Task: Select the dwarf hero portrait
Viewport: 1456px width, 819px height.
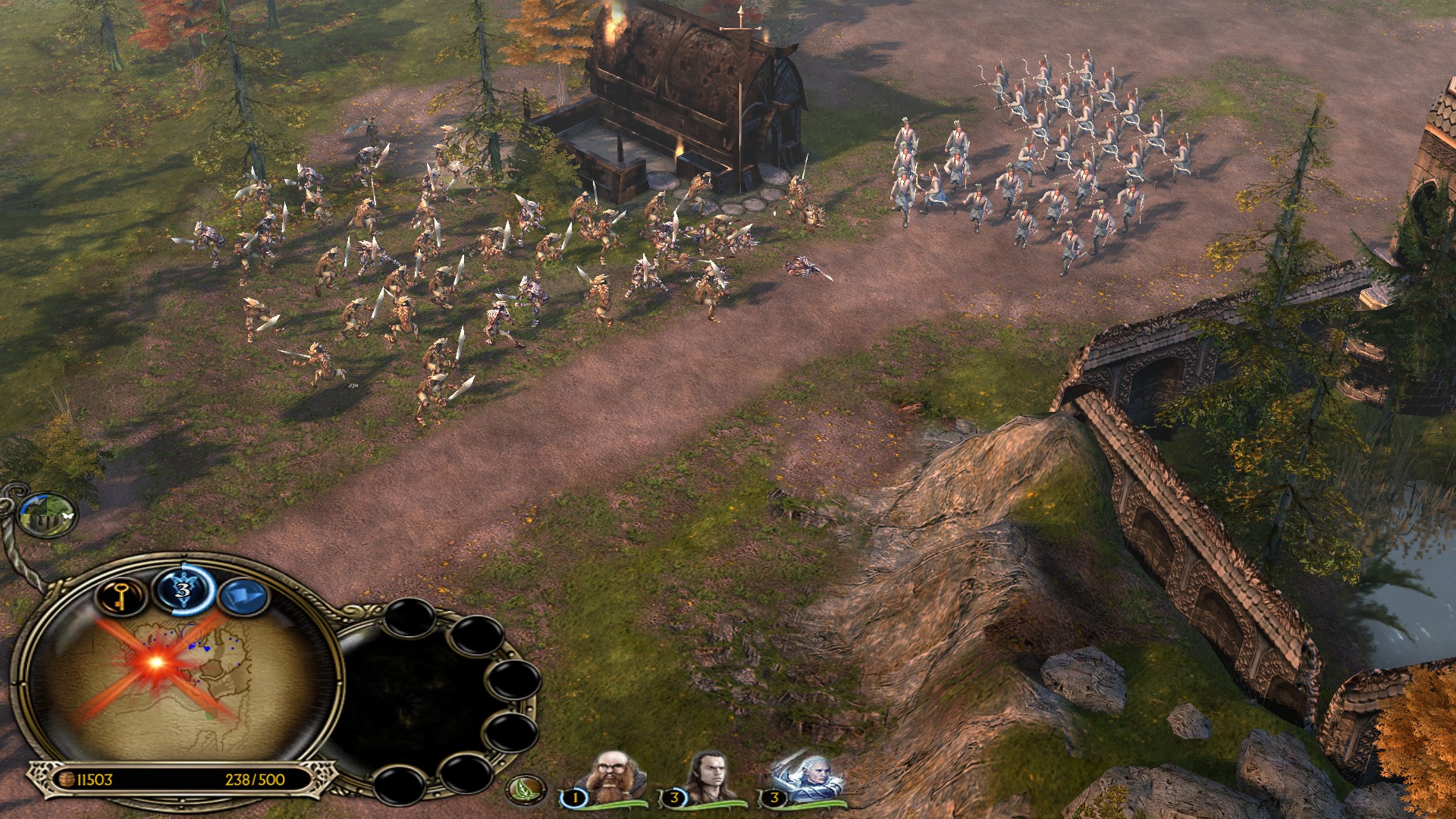Action: tap(612, 777)
